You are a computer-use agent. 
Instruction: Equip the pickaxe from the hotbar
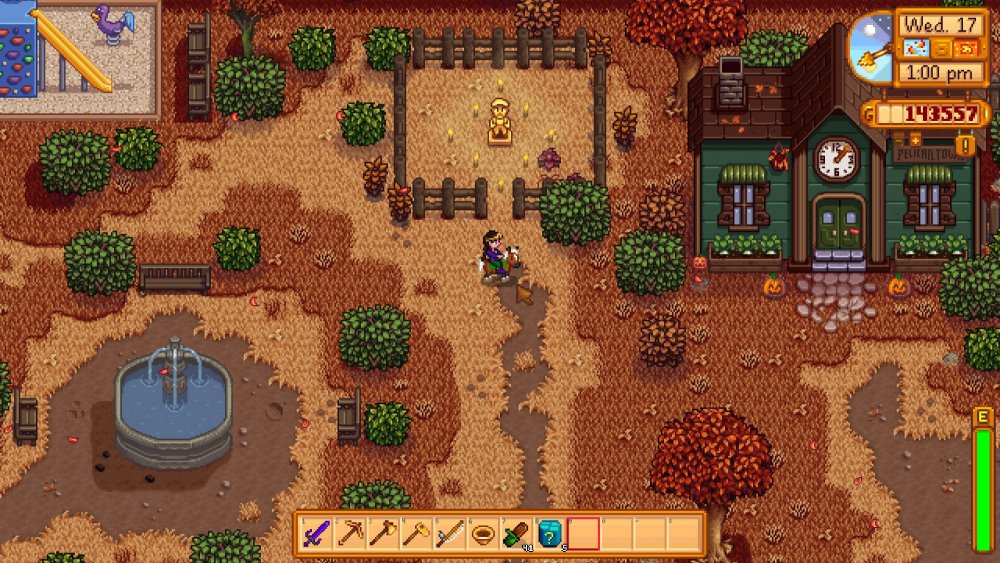coord(350,533)
